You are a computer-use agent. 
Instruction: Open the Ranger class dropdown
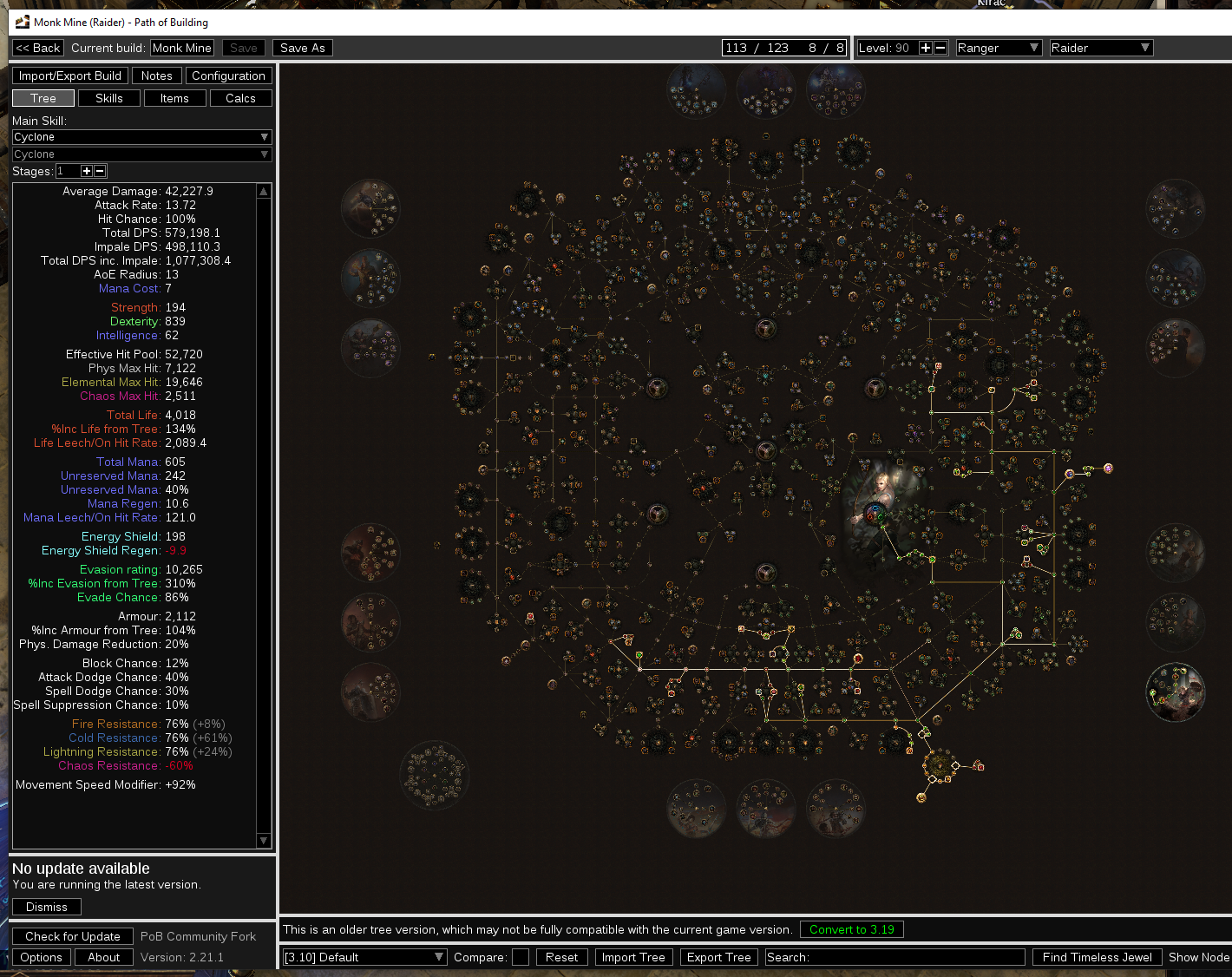click(x=999, y=48)
